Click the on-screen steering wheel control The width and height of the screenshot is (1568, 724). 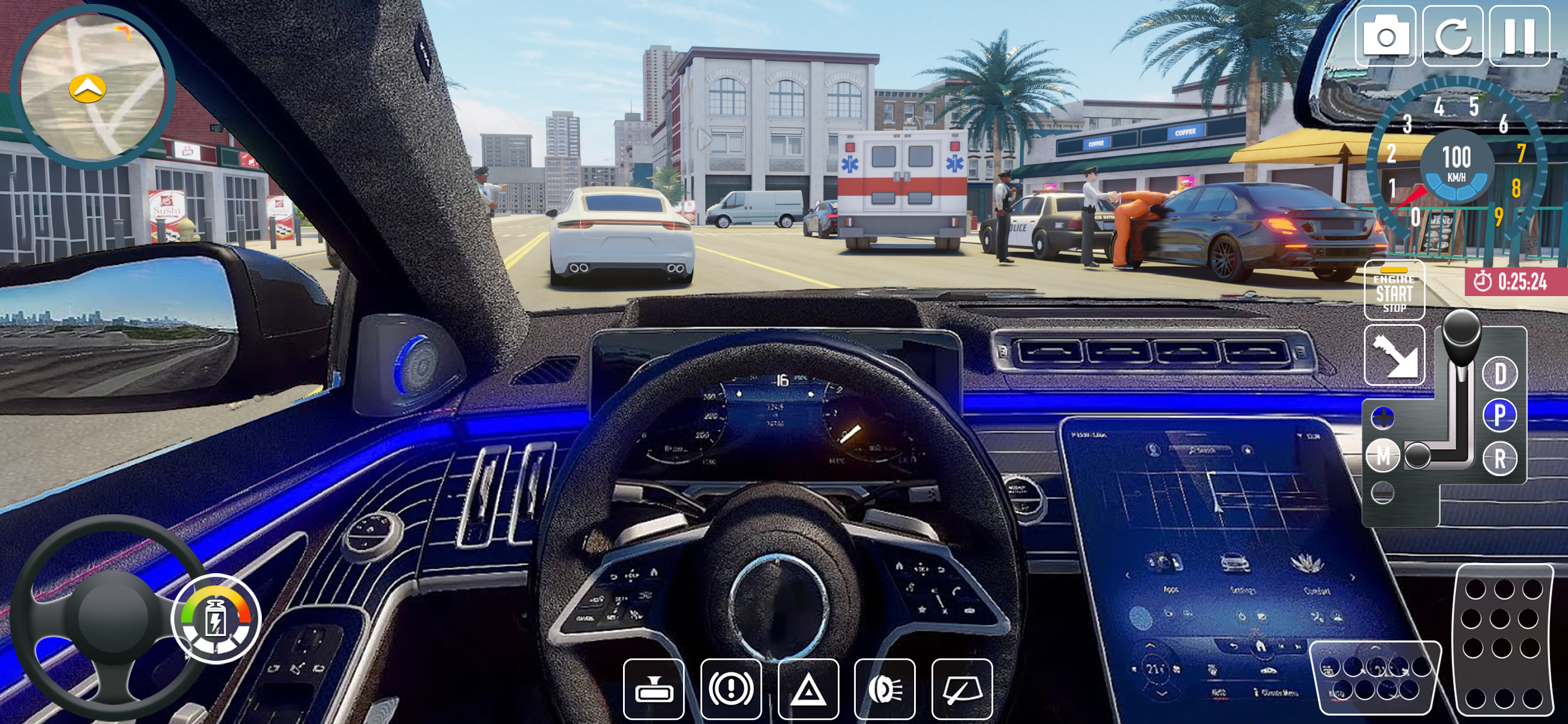[110, 617]
